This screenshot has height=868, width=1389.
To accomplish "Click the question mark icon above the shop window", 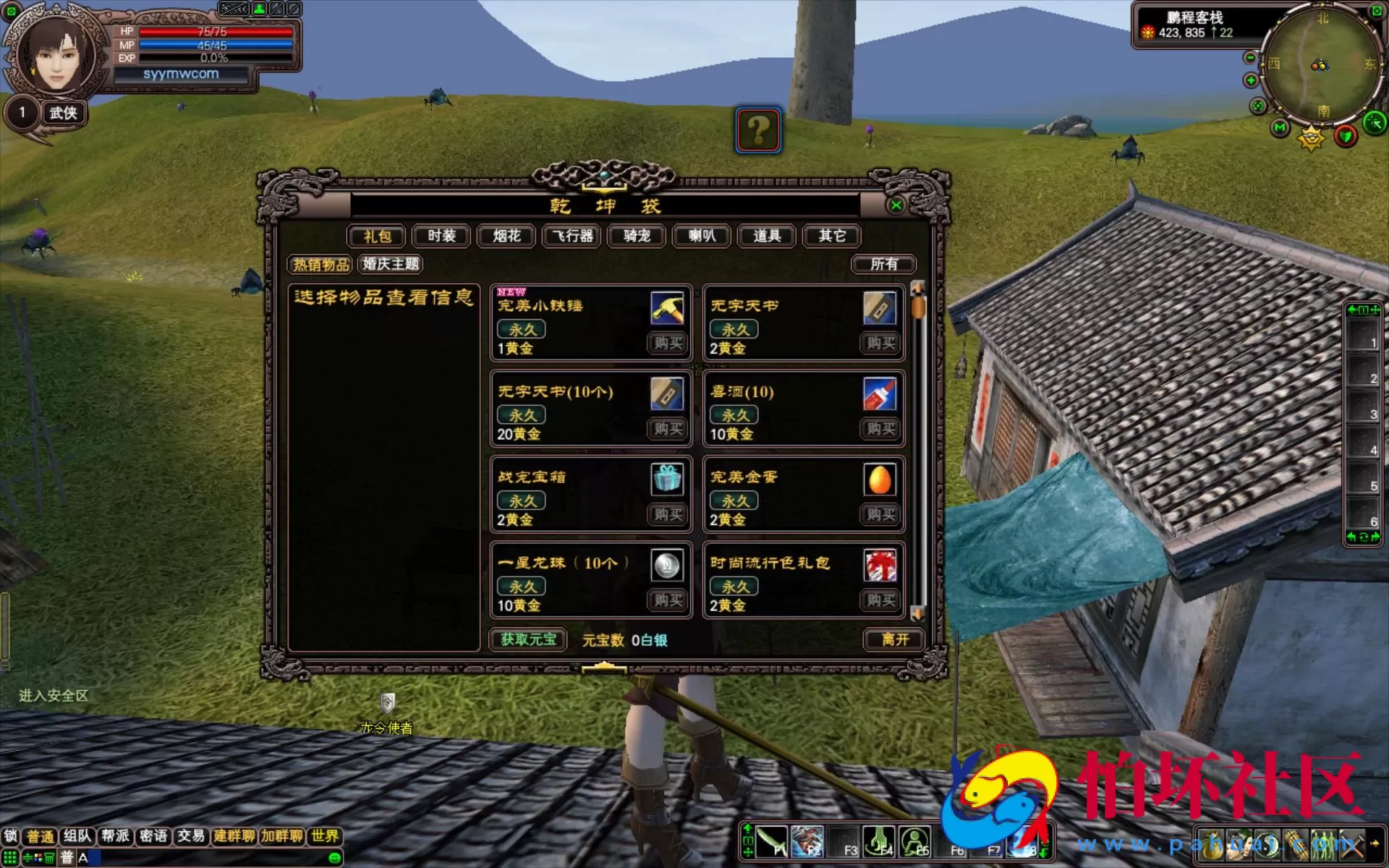I will 757,130.
